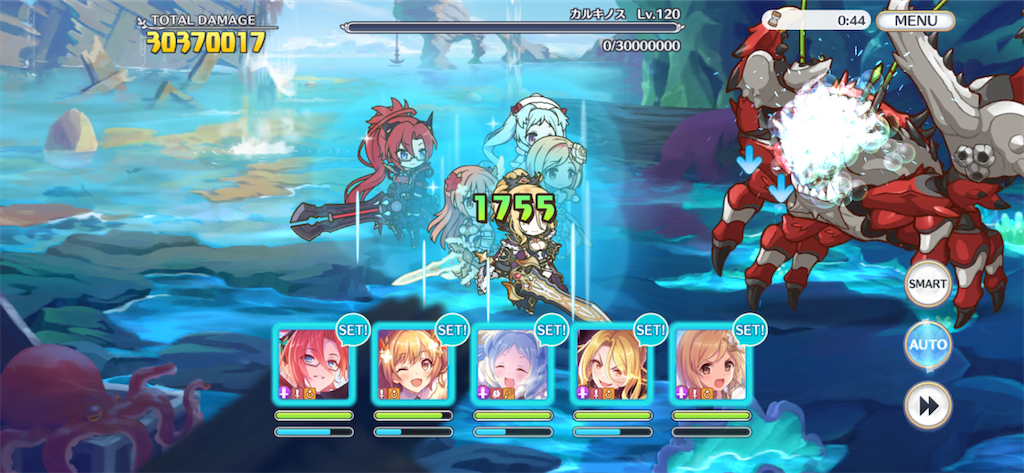The height and width of the screenshot is (473, 1024).
Task: Select the red-haired glasses character portrait
Action: click(313, 363)
